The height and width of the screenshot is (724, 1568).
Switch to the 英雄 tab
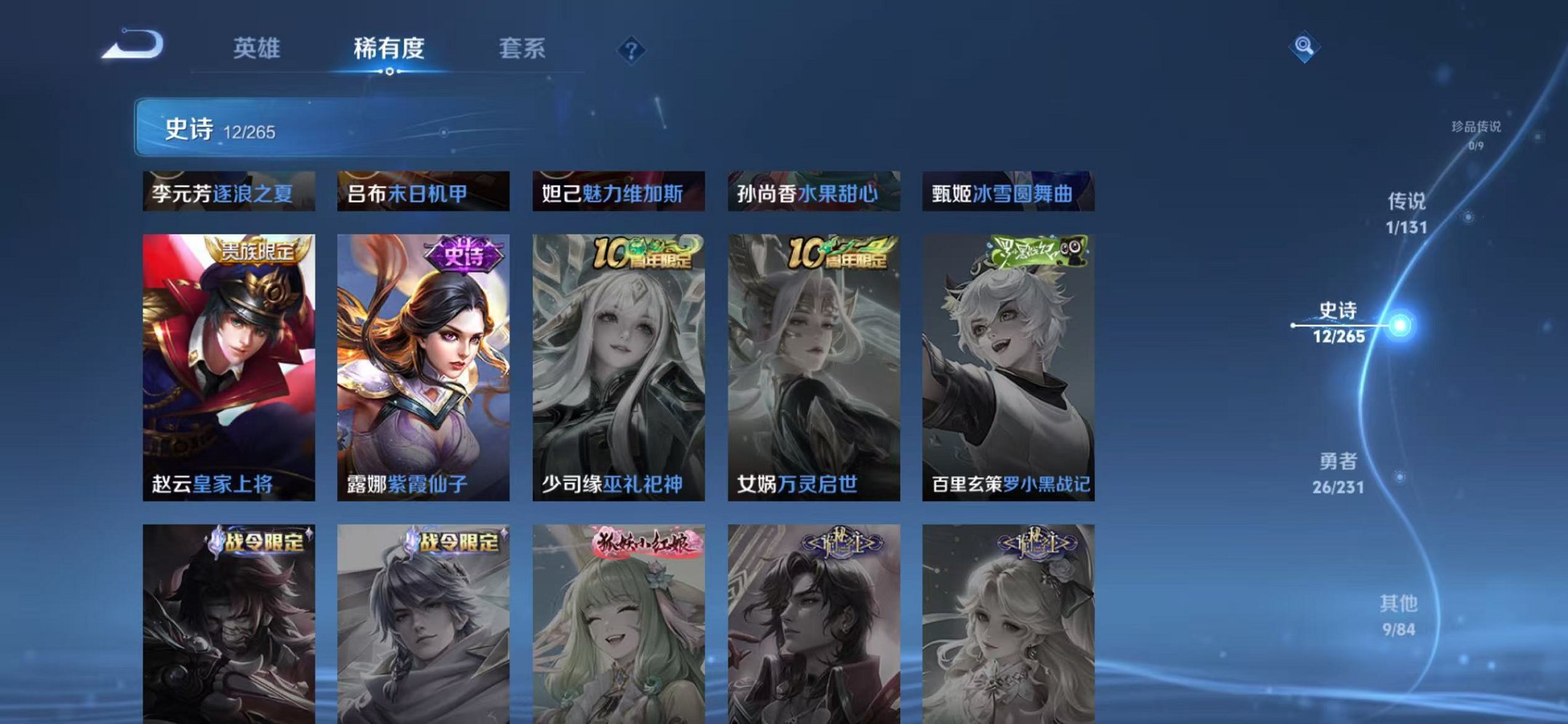pyautogui.click(x=256, y=48)
